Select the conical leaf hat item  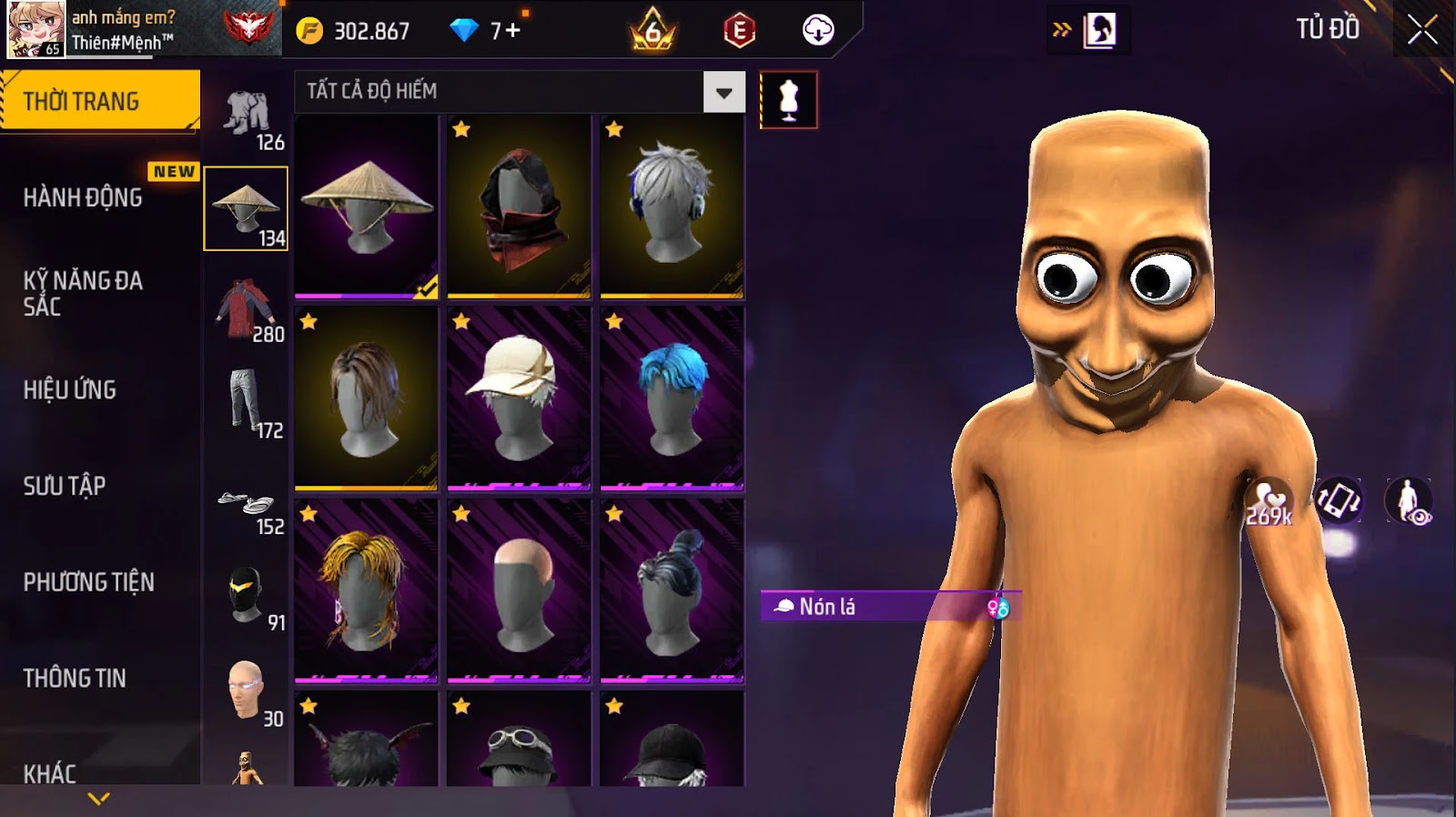(366, 207)
